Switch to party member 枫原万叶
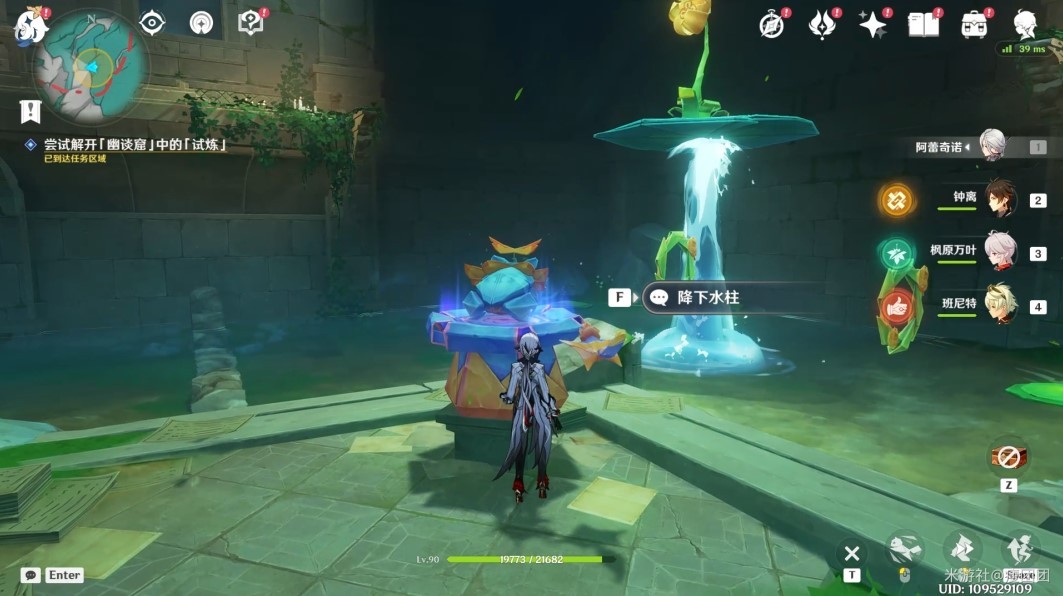This screenshot has width=1063, height=596. coord(1000,251)
